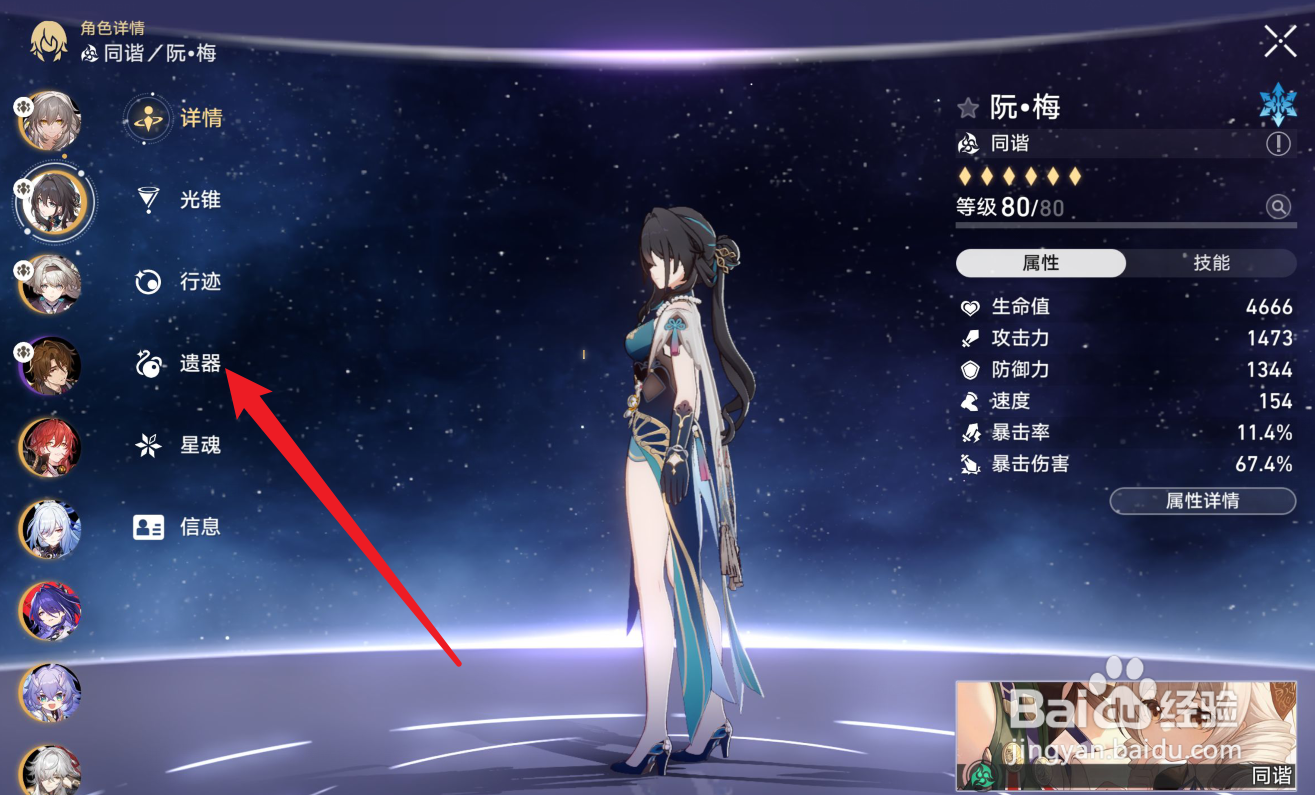Click the exclamation mark icon on 同谐 row
The width and height of the screenshot is (1315, 795).
click(1278, 144)
